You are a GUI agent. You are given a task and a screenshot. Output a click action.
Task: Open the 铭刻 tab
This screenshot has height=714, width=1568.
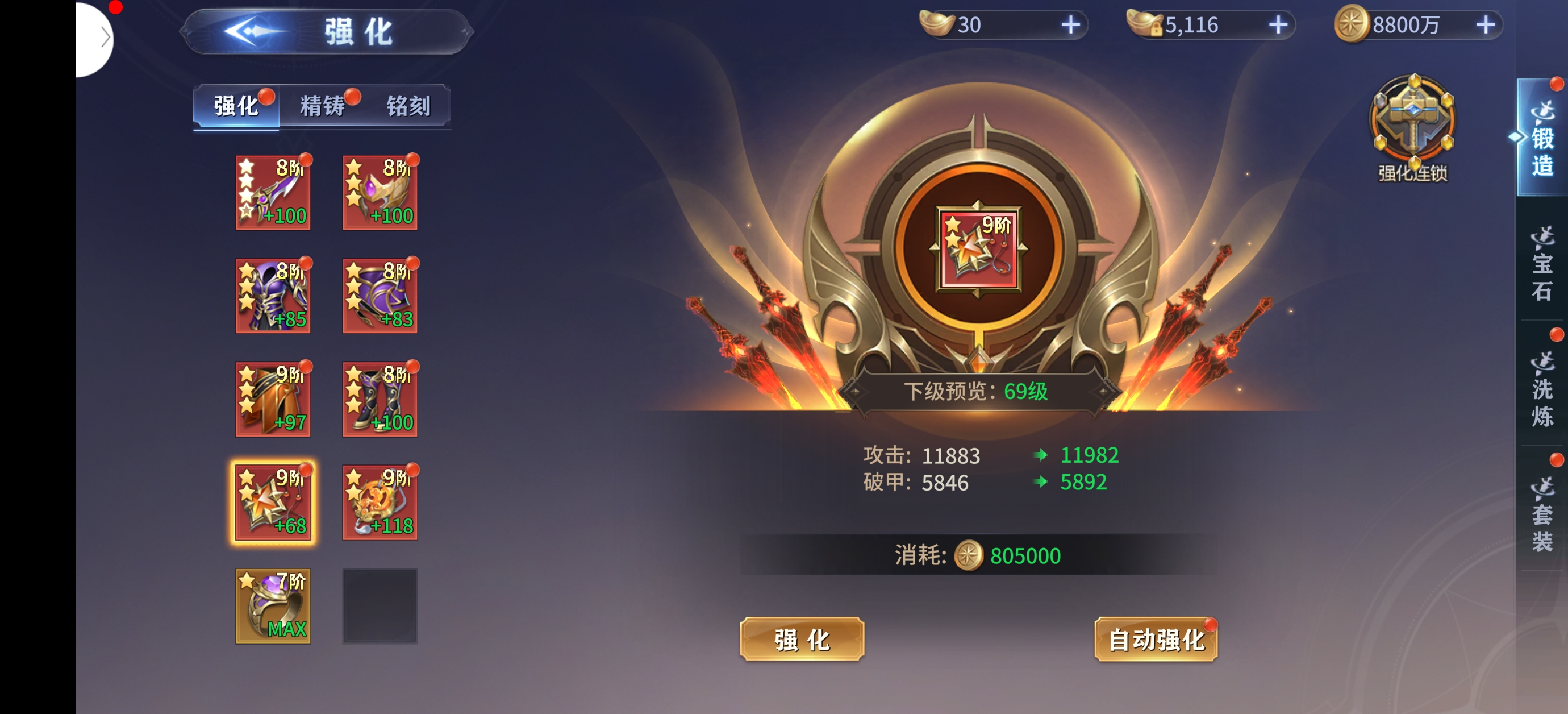tap(408, 106)
